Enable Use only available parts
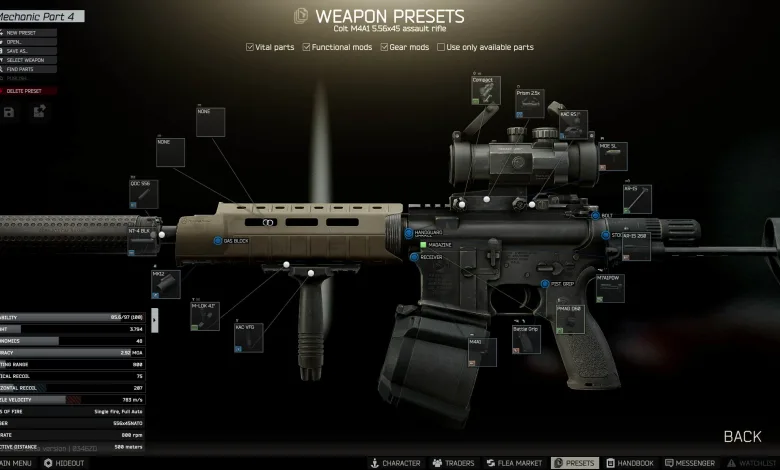Image resolution: width=780 pixels, height=470 pixels. tap(441, 47)
